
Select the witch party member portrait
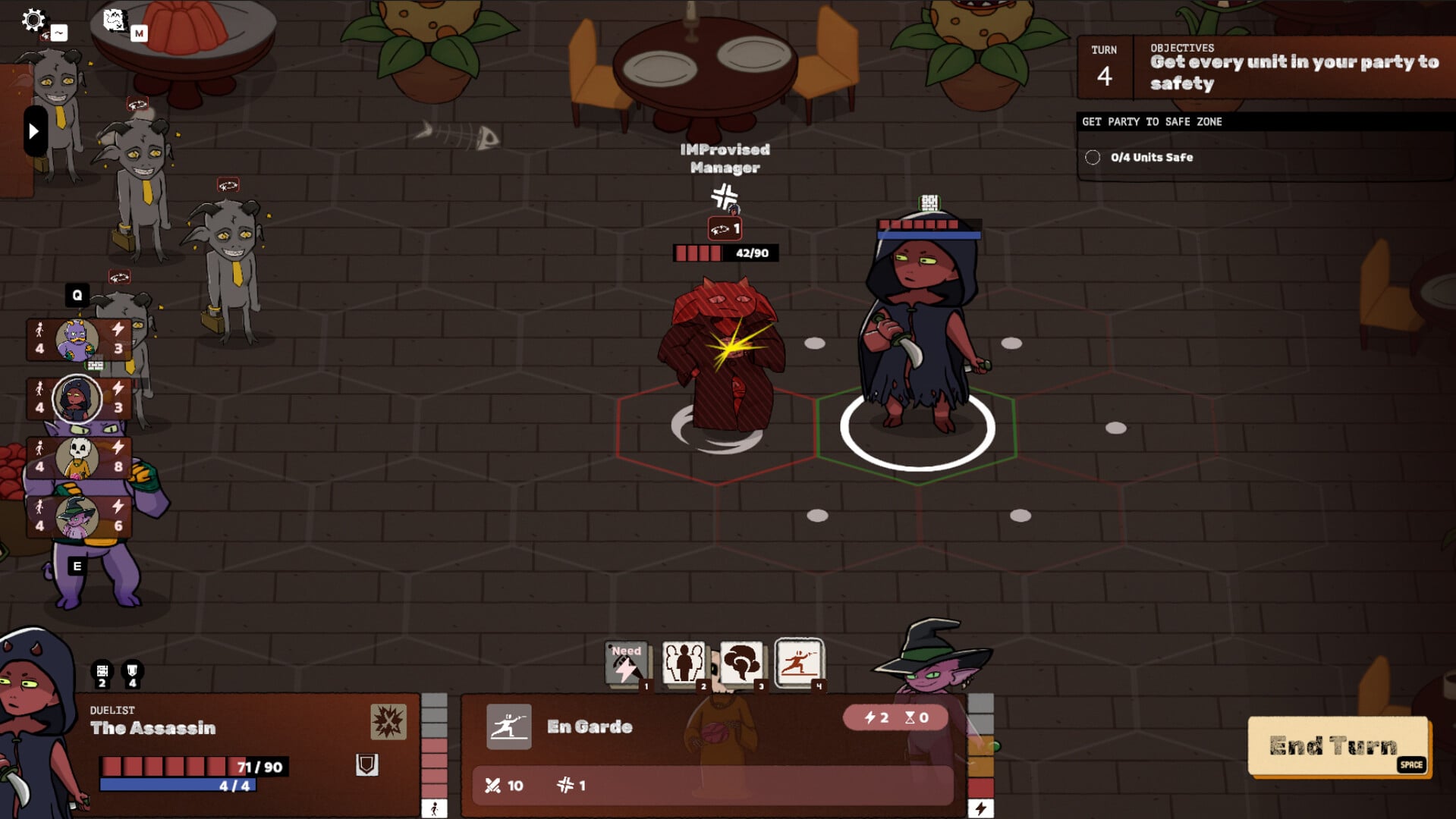click(x=77, y=516)
